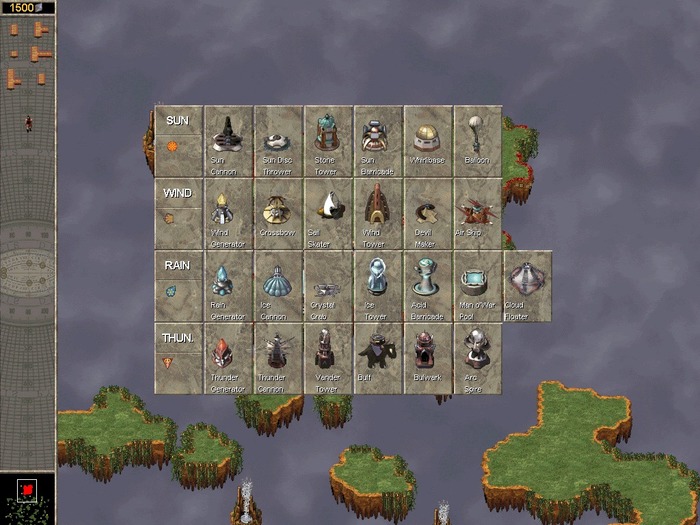Select the Sun Cannon unit tile
Image resolution: width=700 pixels, height=525 pixels.
pyautogui.click(x=228, y=141)
